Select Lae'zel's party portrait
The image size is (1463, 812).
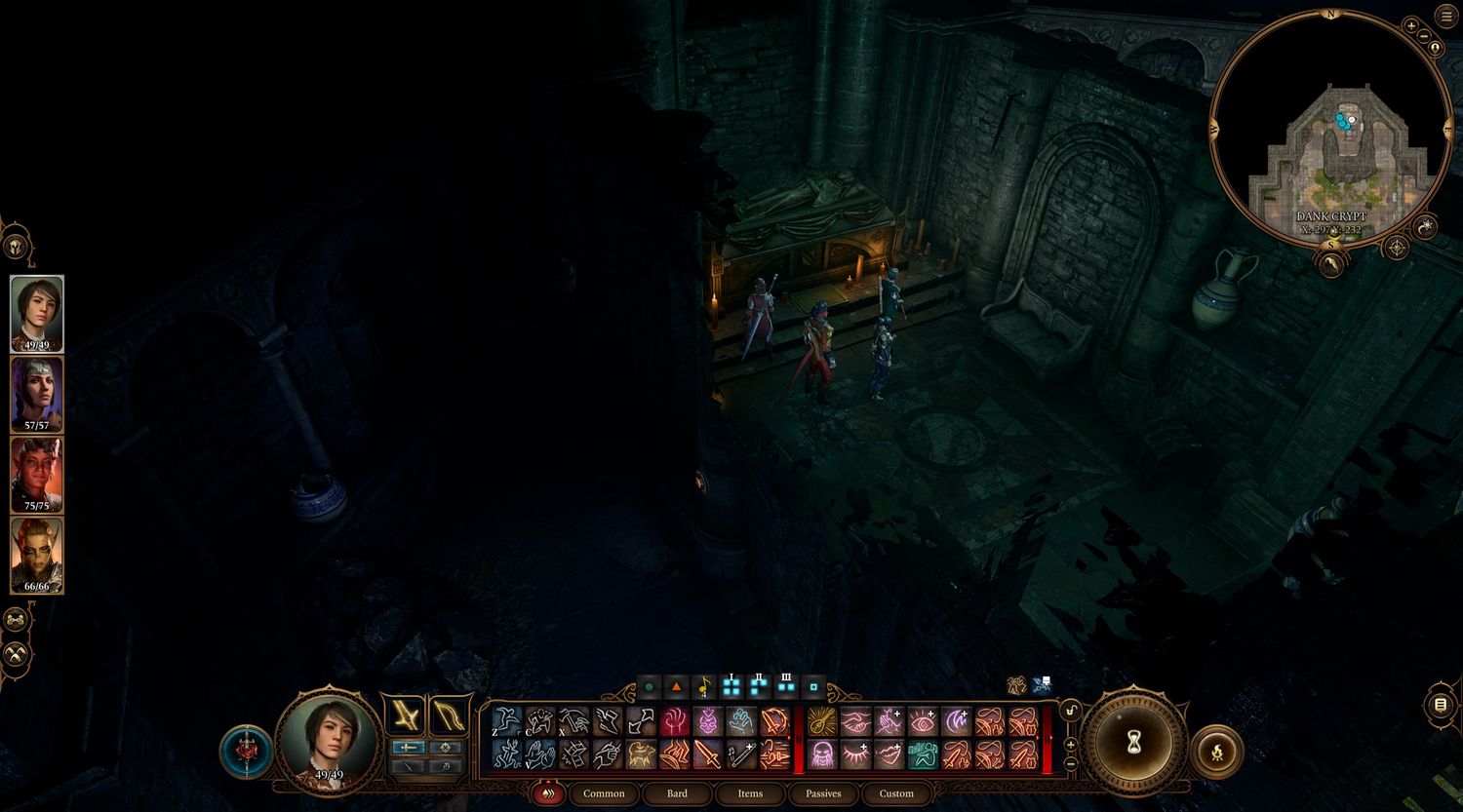click(x=37, y=556)
